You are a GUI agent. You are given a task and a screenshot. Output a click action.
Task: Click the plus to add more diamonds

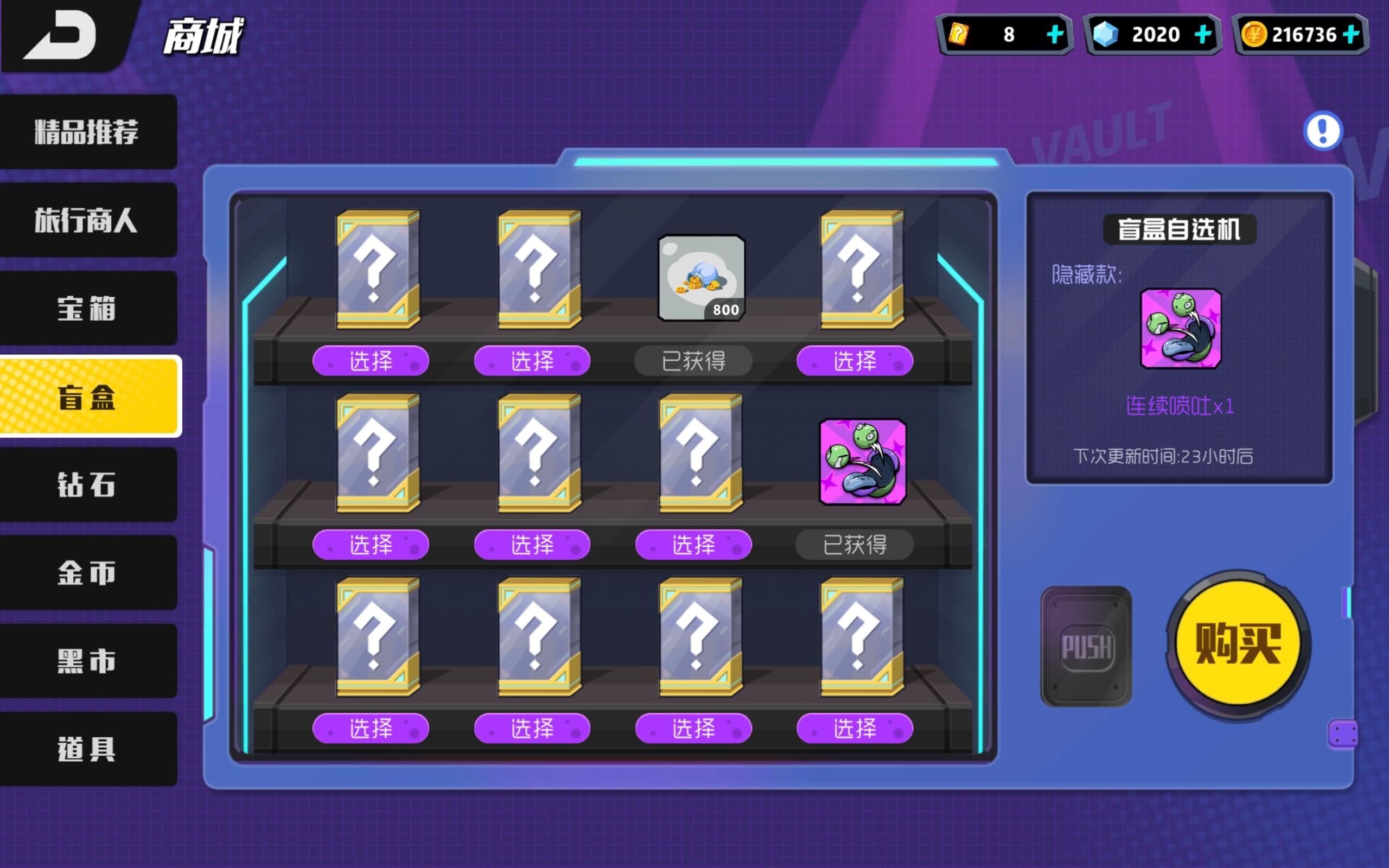click(1202, 34)
